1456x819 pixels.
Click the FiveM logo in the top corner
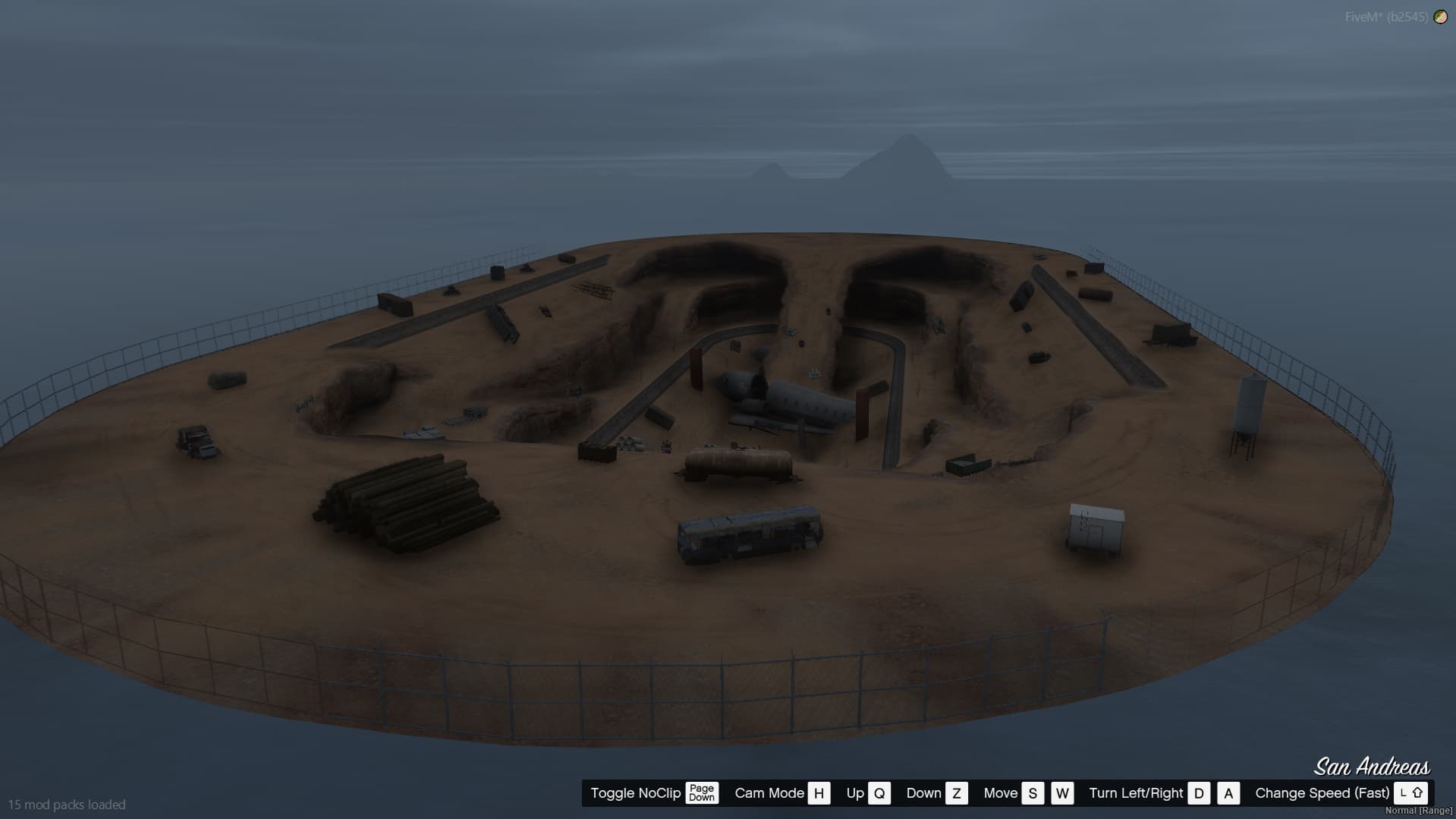1440,14
